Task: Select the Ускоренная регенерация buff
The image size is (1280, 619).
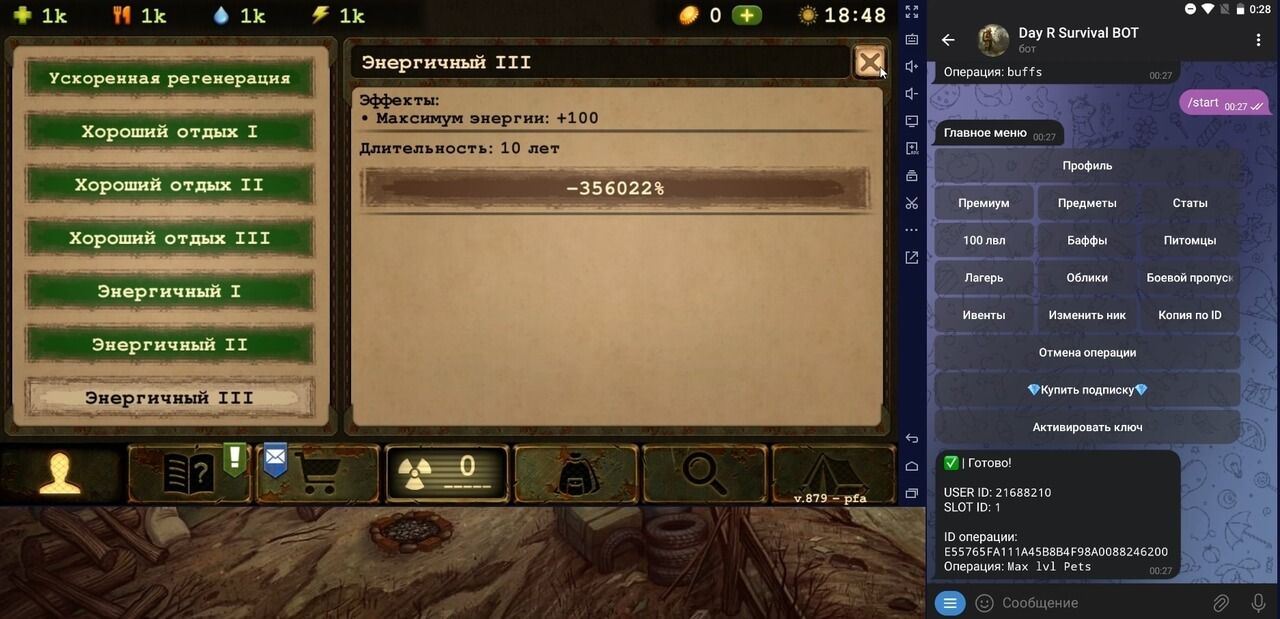Action: pos(169,79)
